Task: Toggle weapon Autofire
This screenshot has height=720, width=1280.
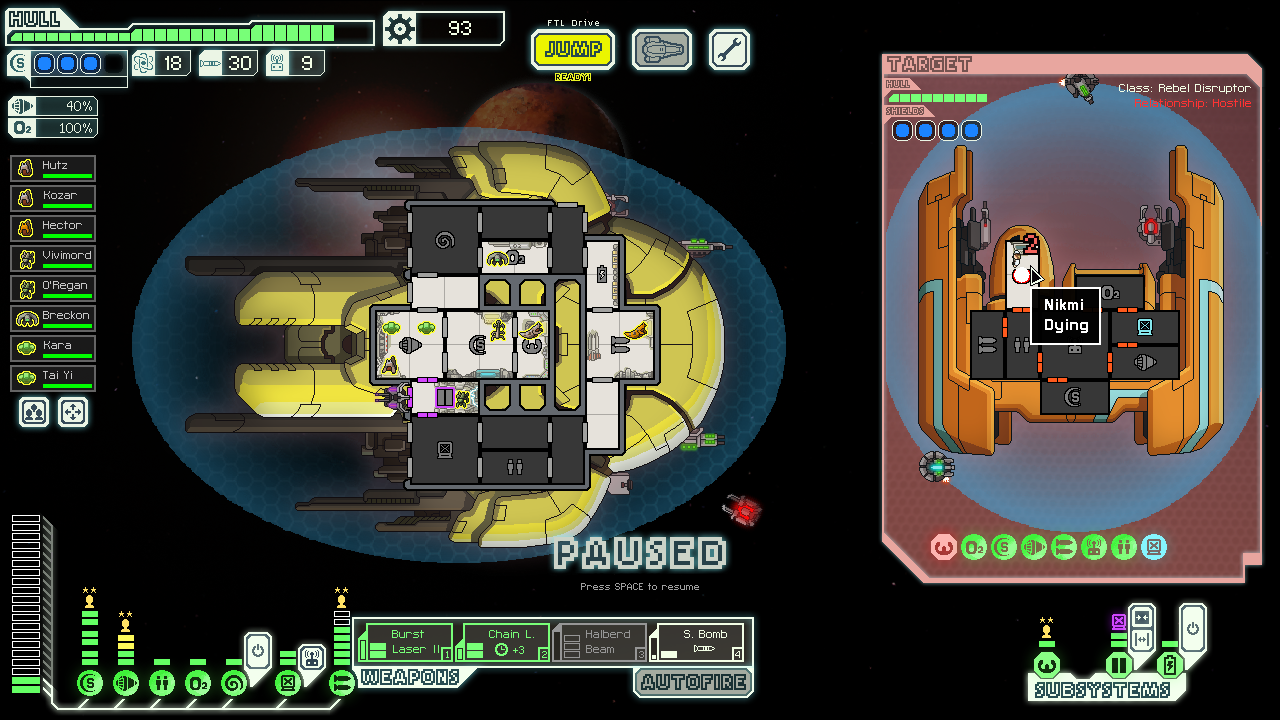Action: 693,682
